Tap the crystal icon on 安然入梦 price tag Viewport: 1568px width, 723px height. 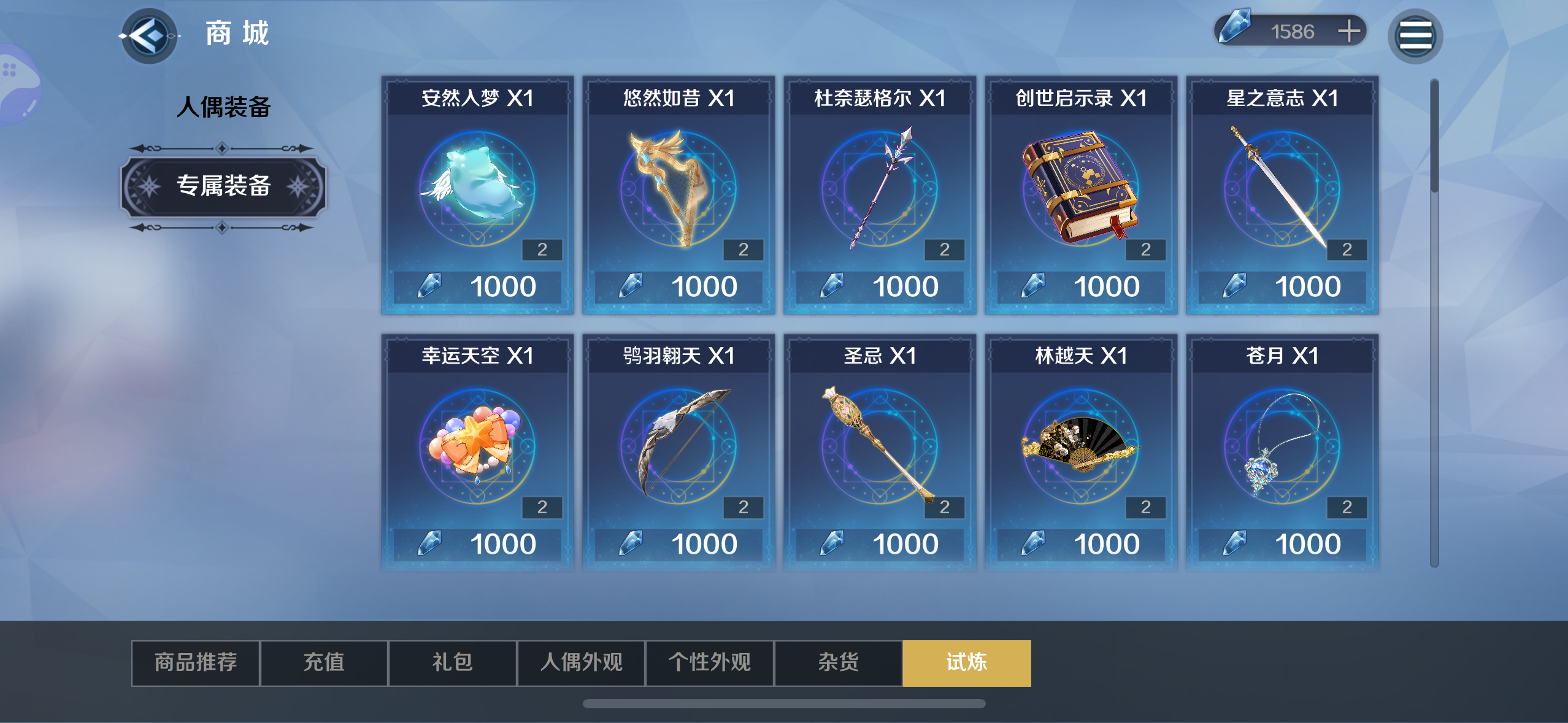pyautogui.click(x=429, y=285)
